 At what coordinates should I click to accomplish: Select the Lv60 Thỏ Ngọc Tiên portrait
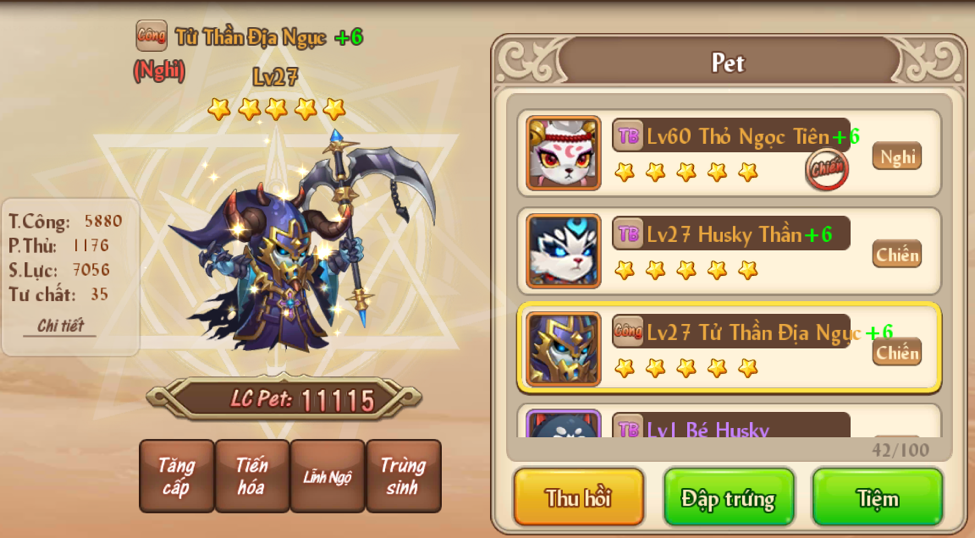pyautogui.click(x=564, y=153)
